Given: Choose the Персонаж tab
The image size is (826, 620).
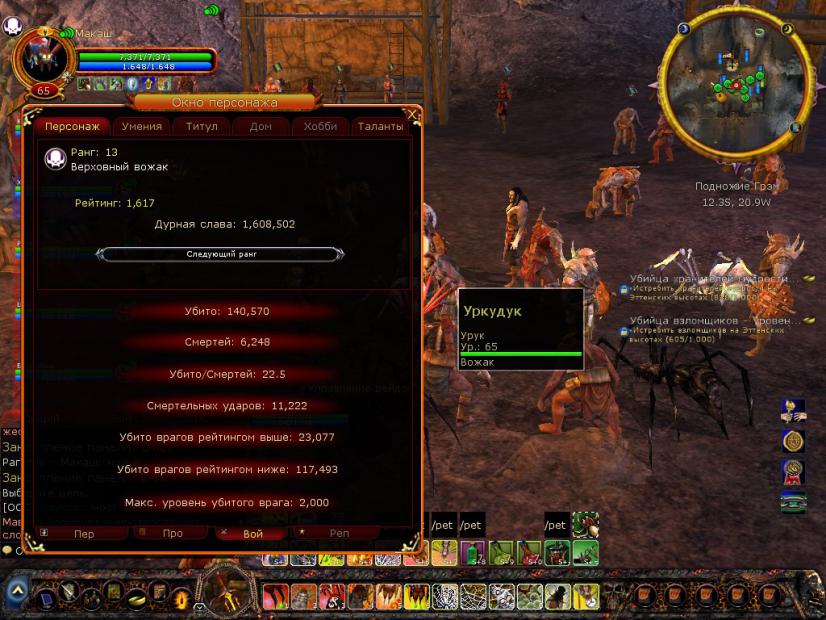Looking at the screenshot, I should click(x=72, y=127).
